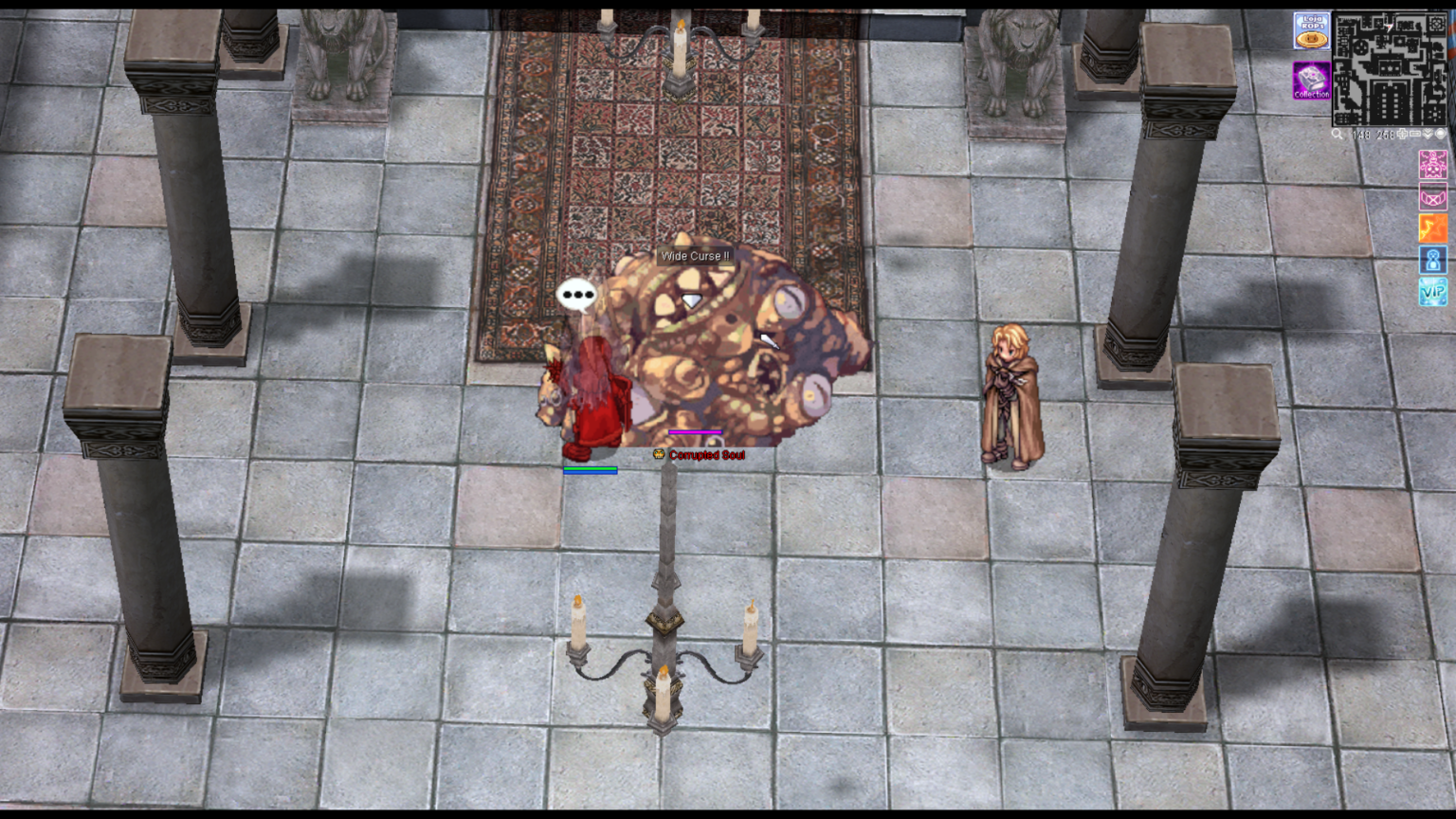The image size is (1456, 819).
Task: Select the blue figure status icon
Action: click(1432, 260)
